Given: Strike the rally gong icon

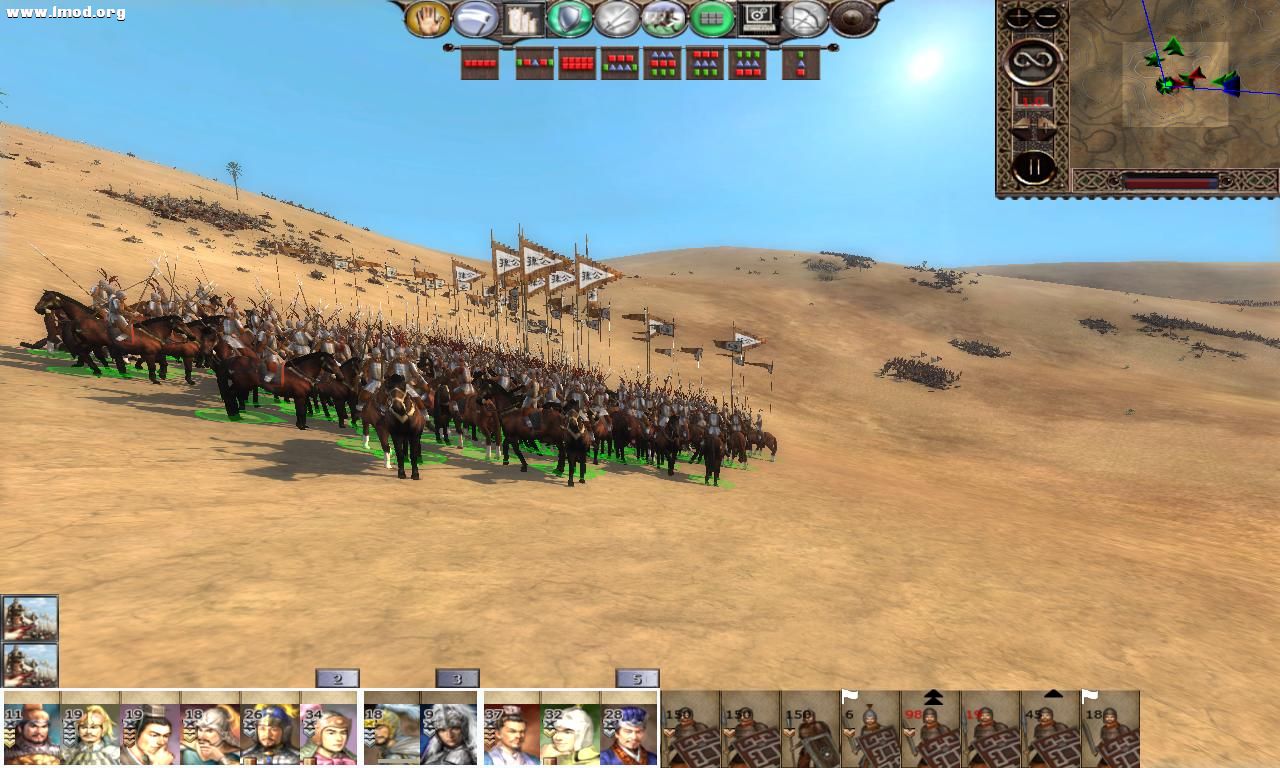Looking at the screenshot, I should pos(850,18).
